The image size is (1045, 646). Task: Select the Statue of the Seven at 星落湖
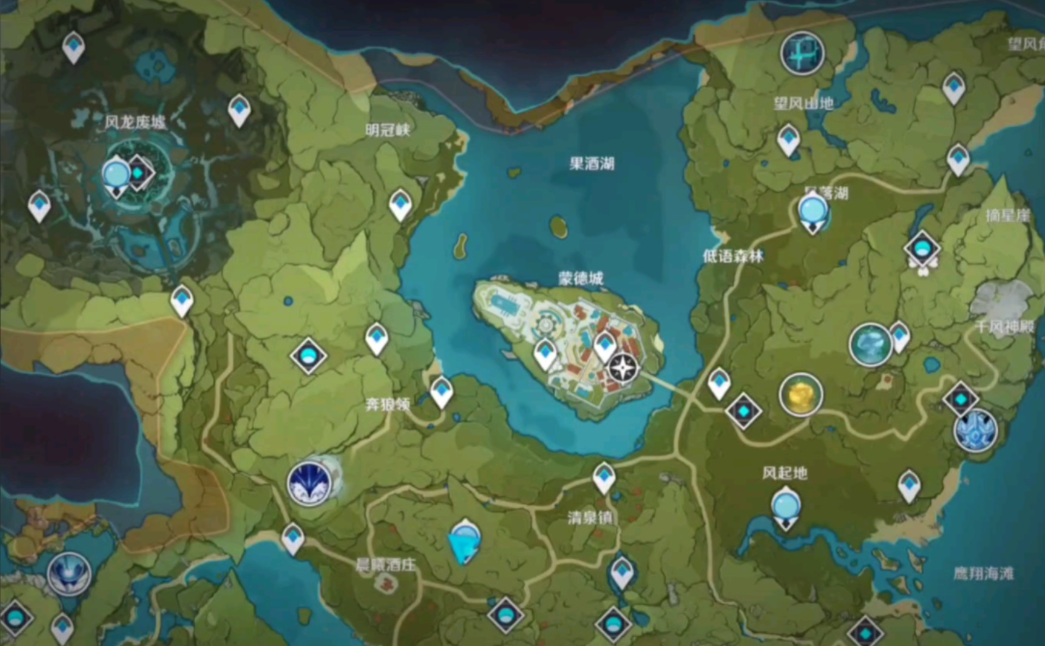813,212
